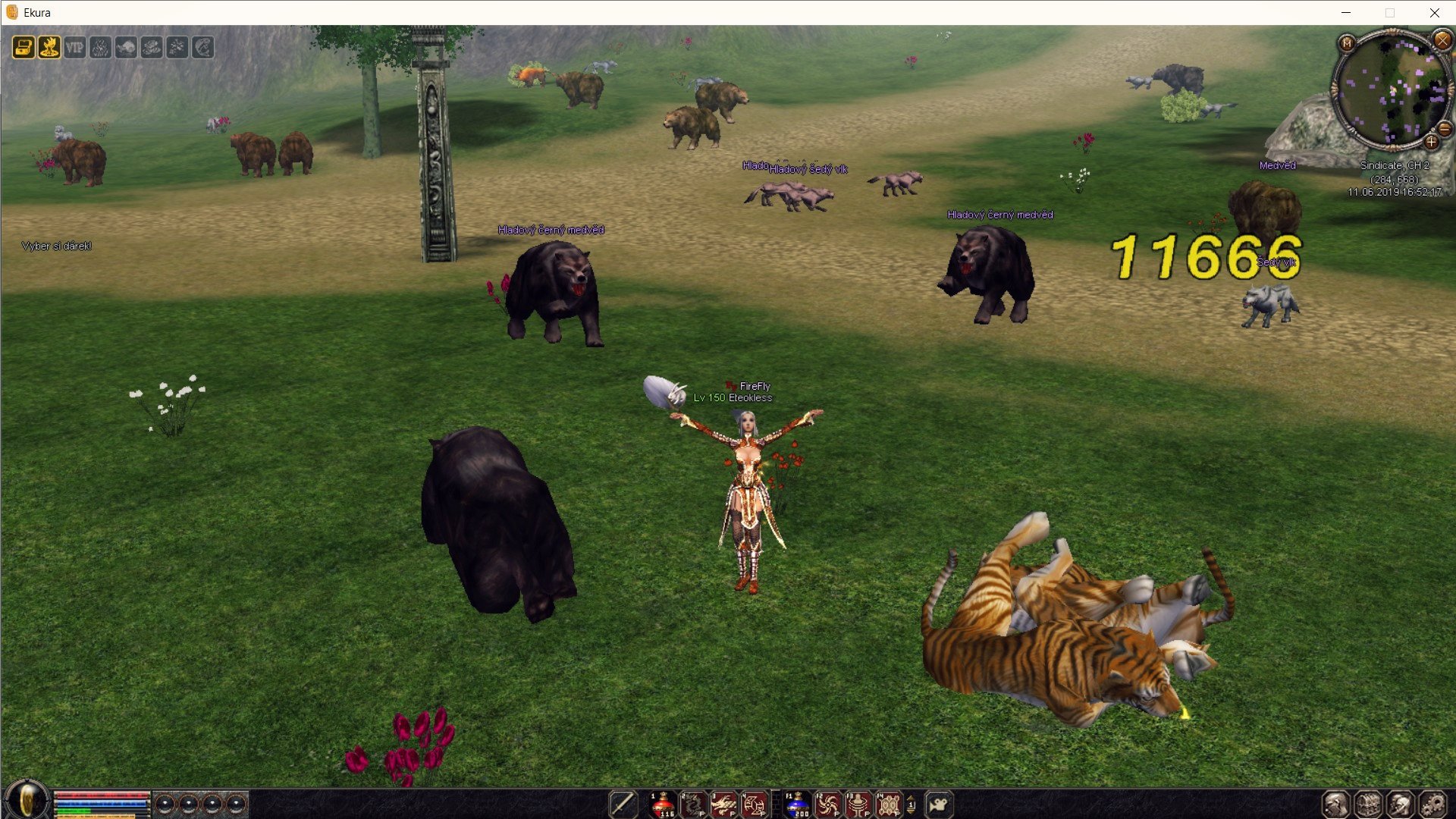1456x819 pixels.
Task: Open the golden treasure chest icon
Action: 24,48
